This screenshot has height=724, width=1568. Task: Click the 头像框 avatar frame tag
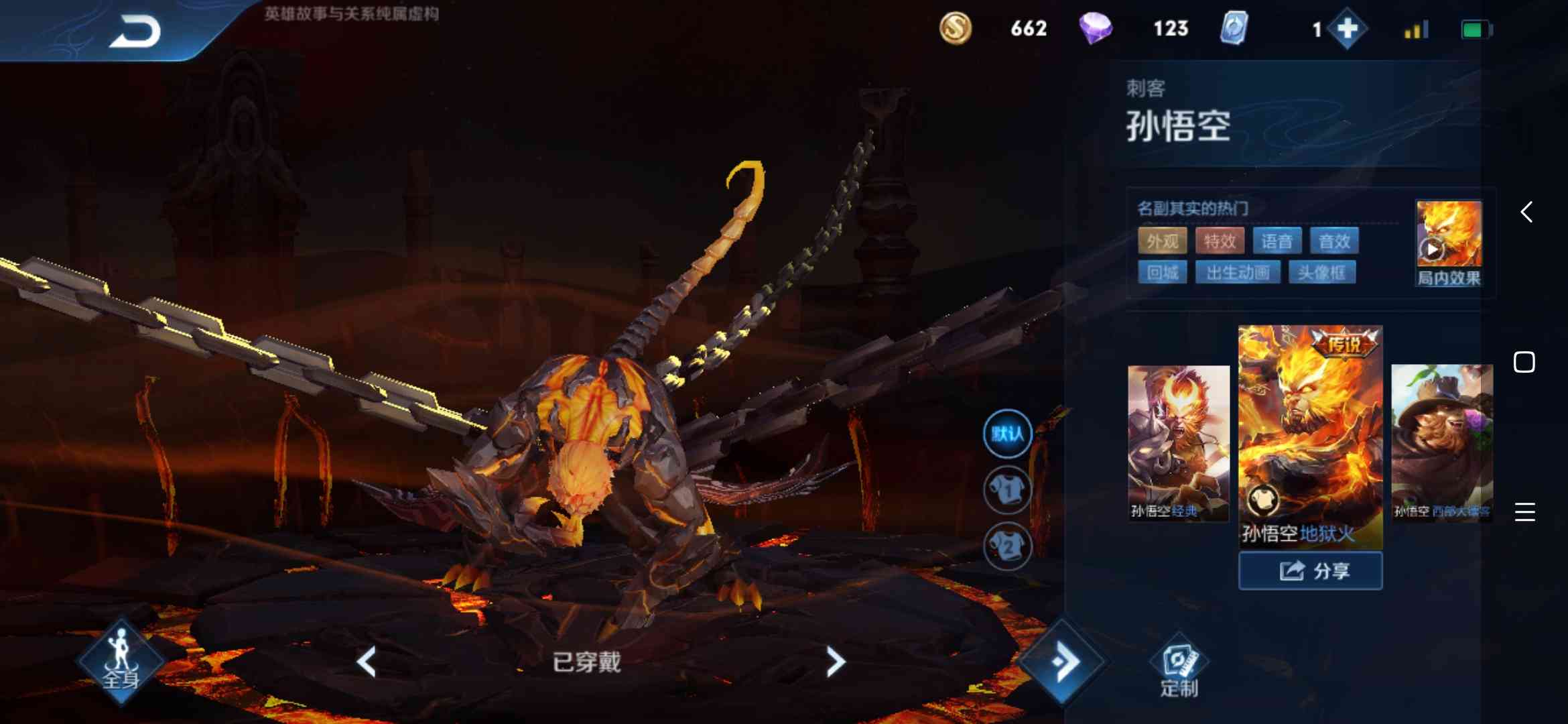tap(1322, 271)
